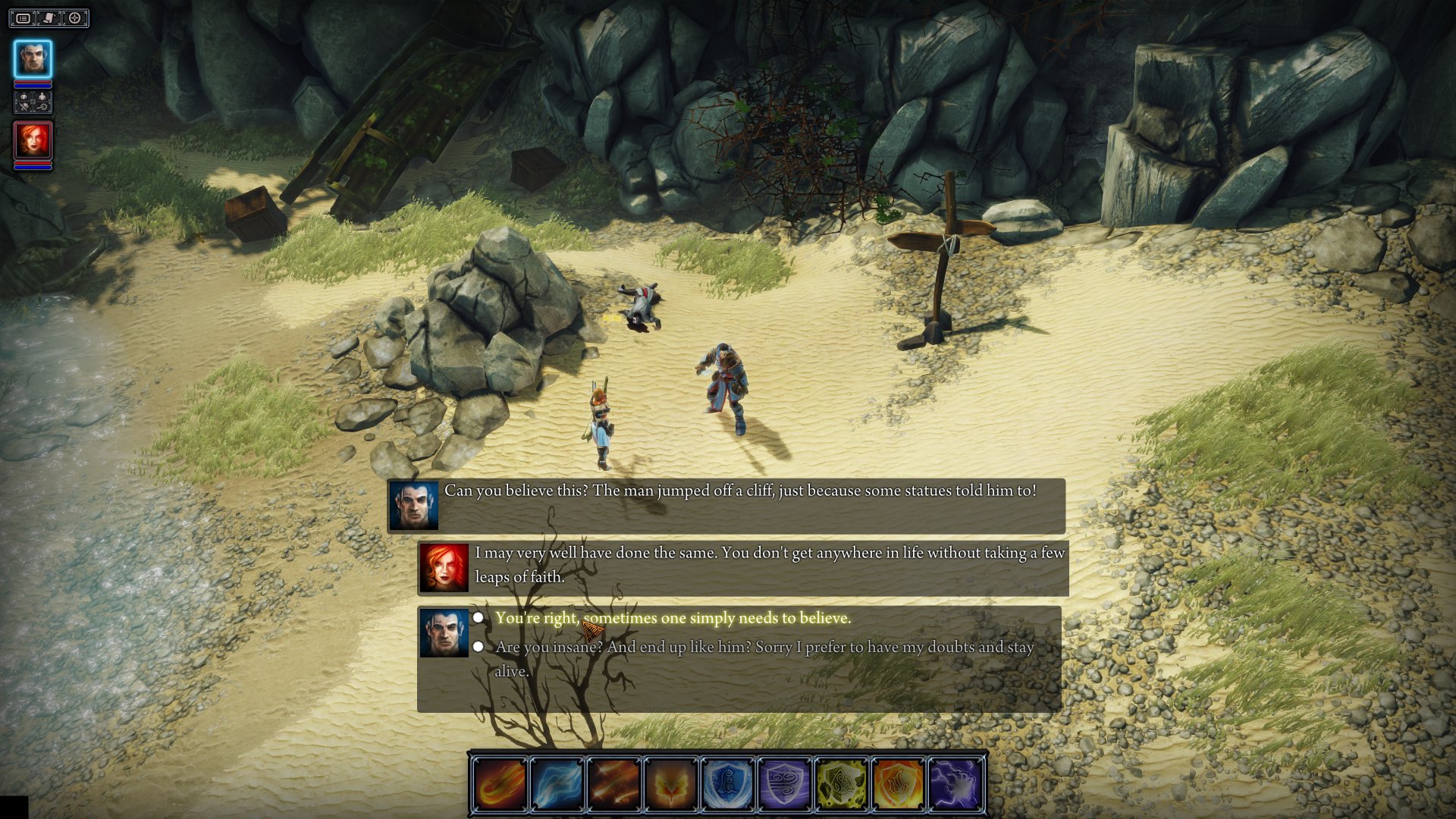Open the menu list button

pyautogui.click(x=24, y=18)
